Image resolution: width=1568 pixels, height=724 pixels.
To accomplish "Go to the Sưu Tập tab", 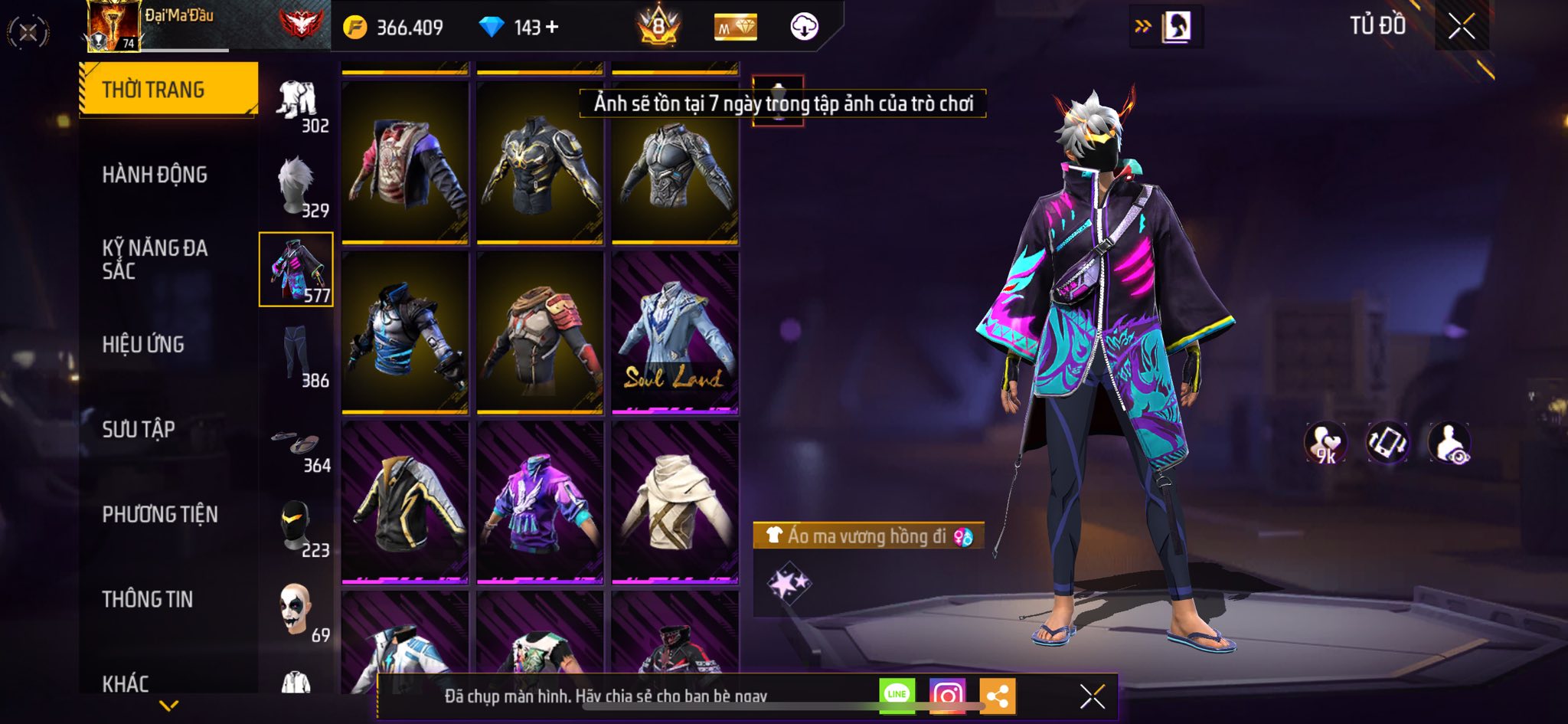I will tap(139, 429).
